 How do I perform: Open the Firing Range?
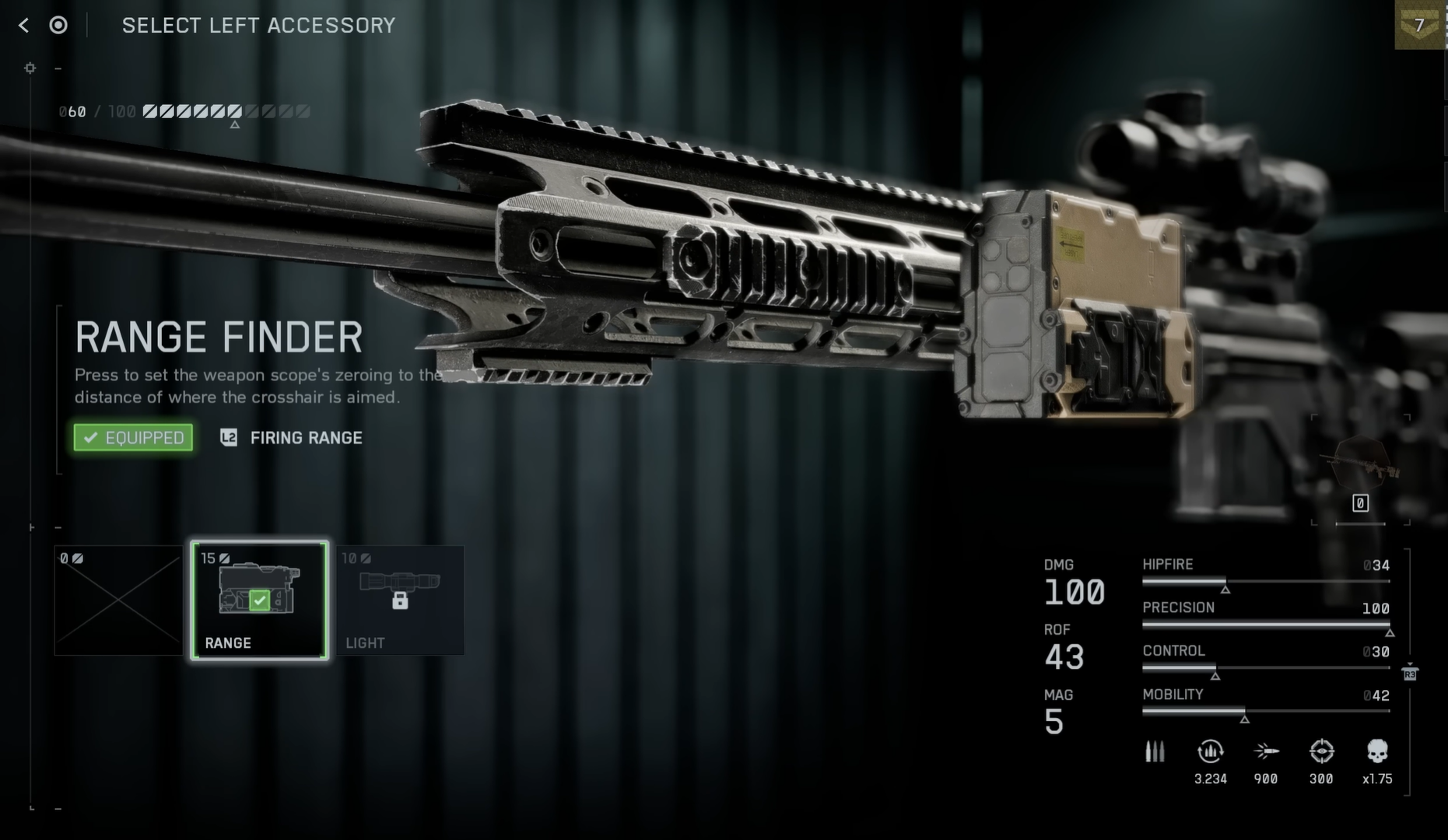coord(293,438)
